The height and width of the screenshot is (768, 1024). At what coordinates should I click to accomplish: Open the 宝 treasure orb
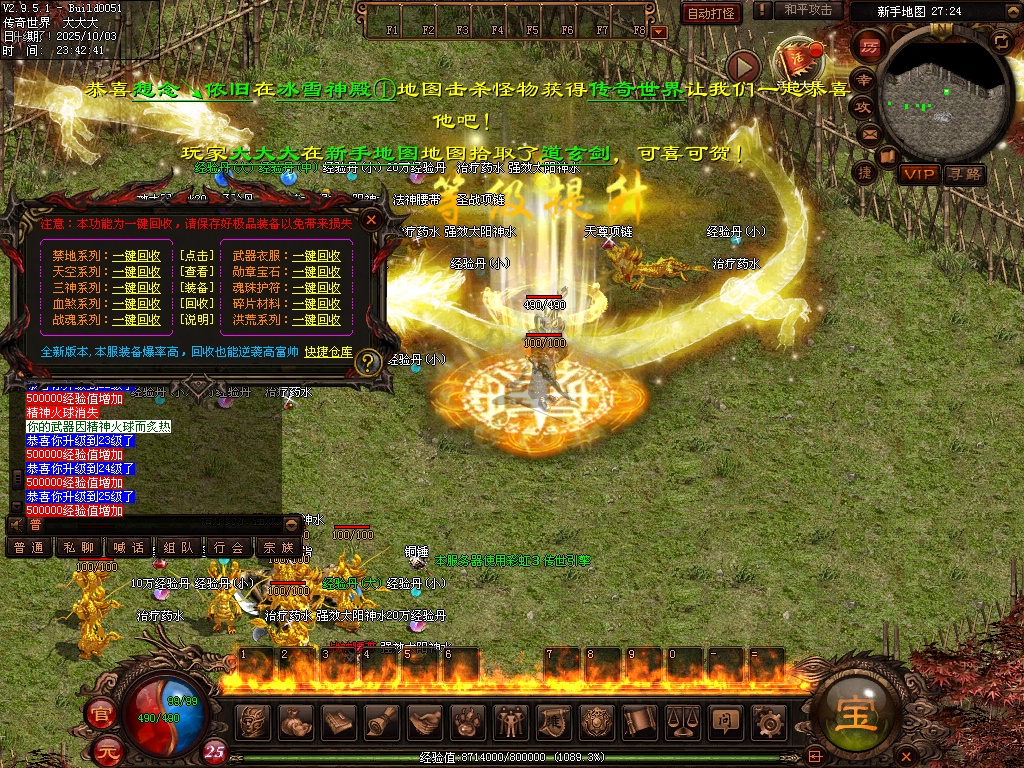pyautogui.click(x=857, y=714)
